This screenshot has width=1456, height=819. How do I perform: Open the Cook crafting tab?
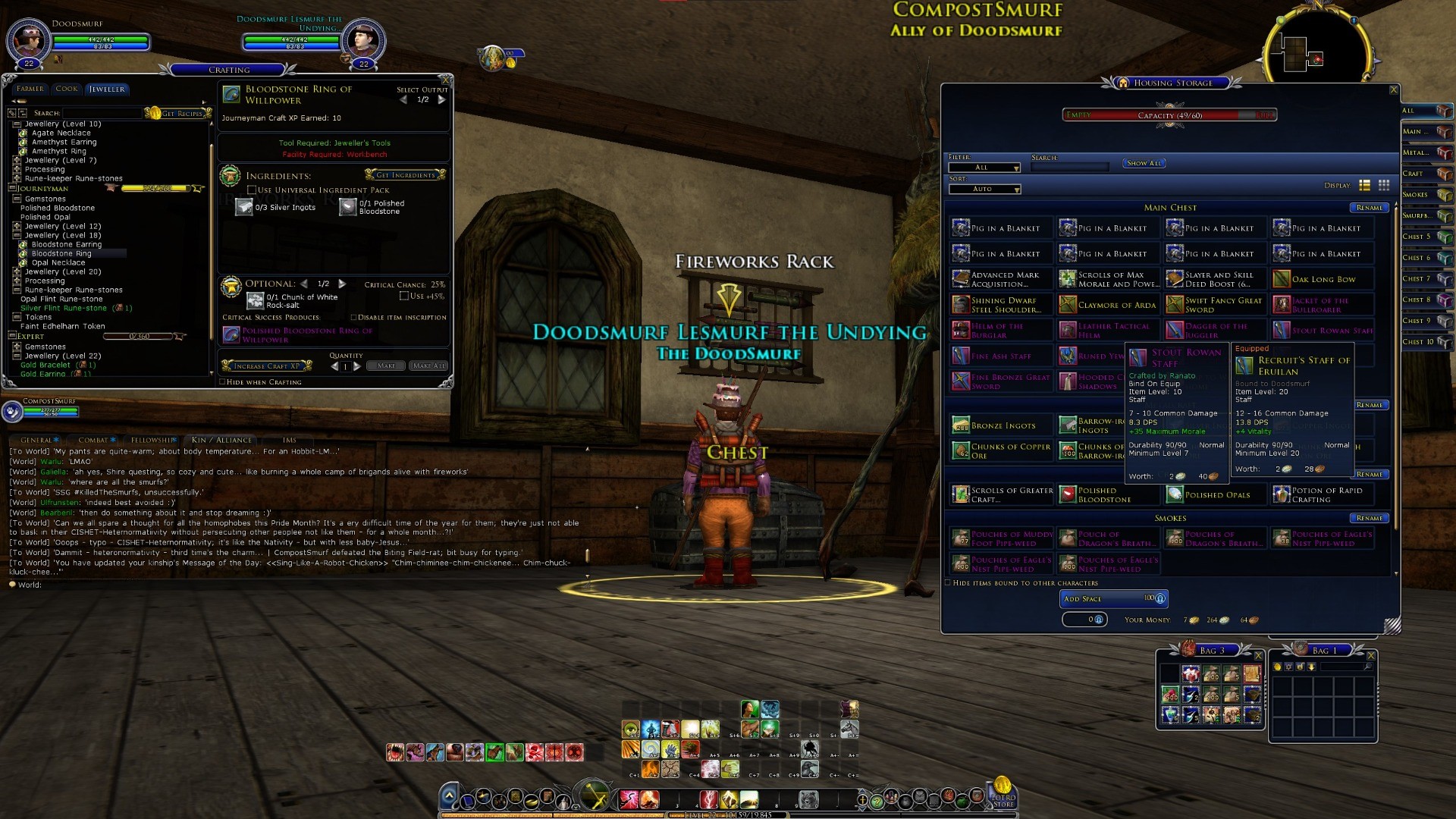[x=67, y=89]
